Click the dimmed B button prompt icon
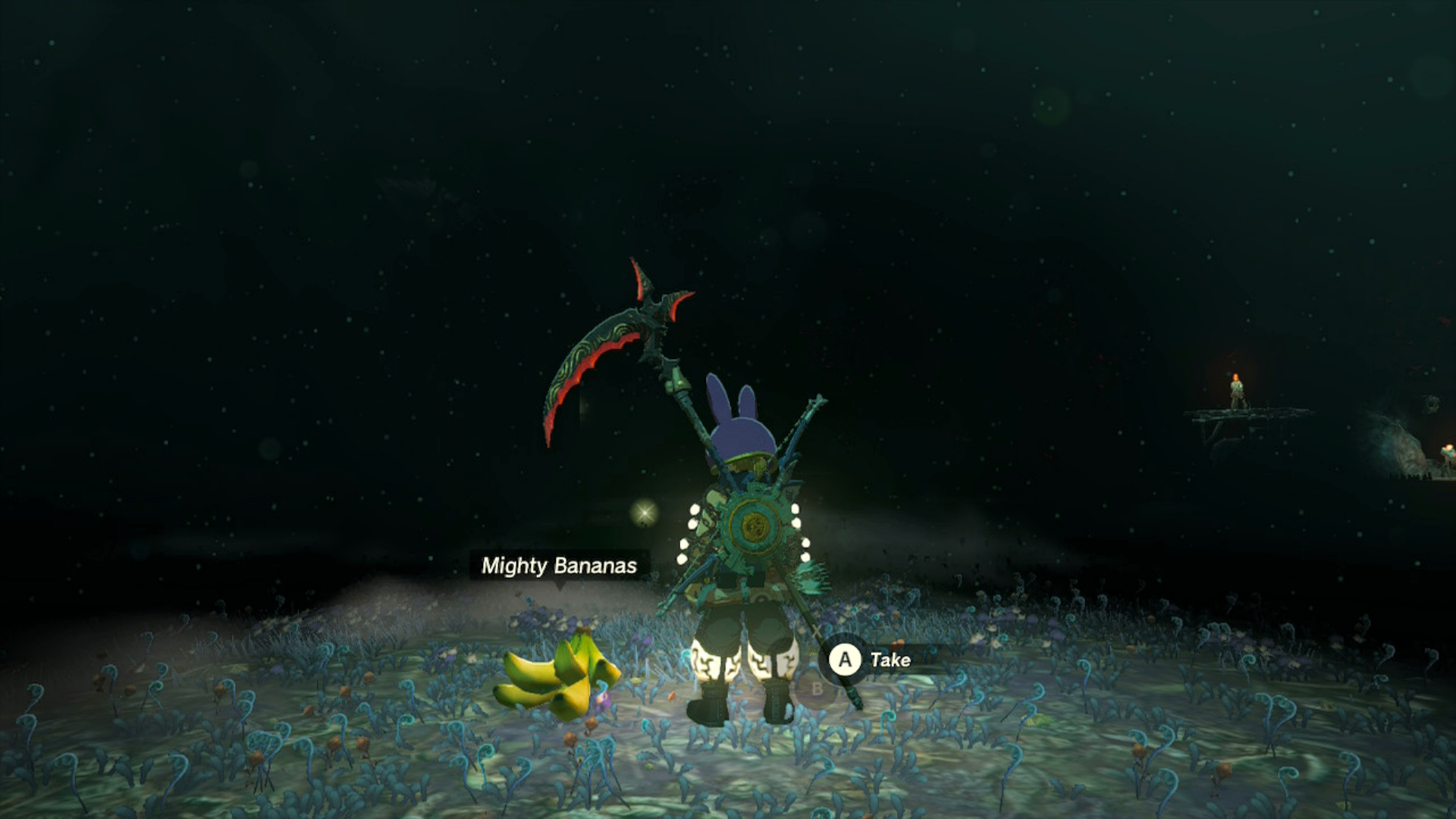Screen dimensions: 1456x819 [817, 689]
